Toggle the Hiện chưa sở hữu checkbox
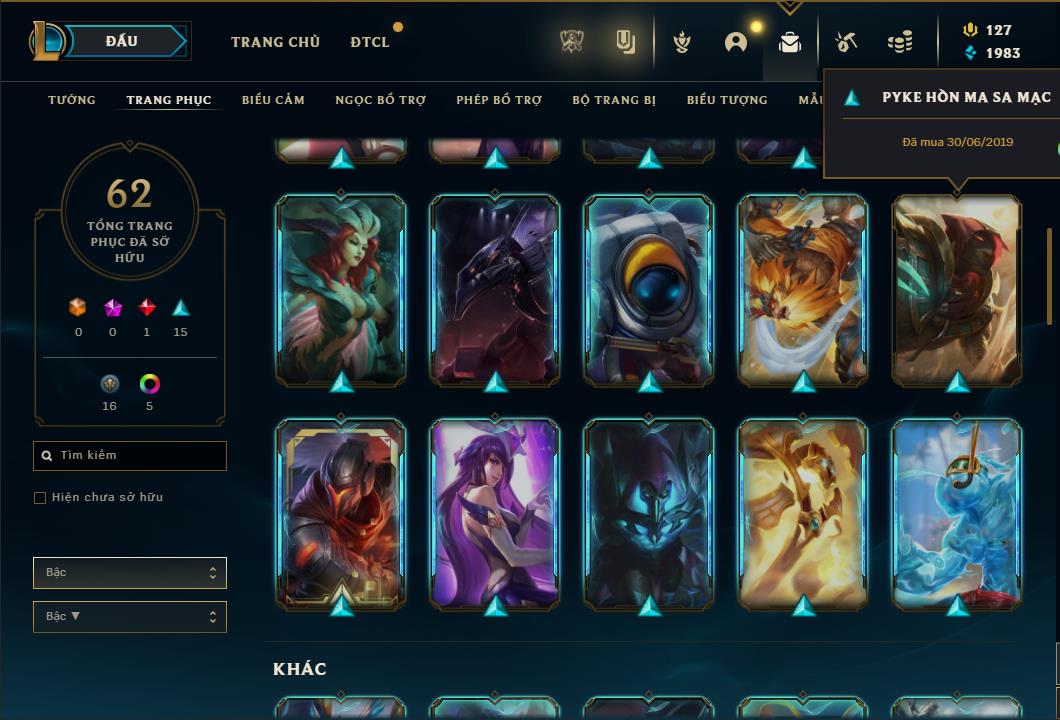The height and width of the screenshot is (720, 1060). (40, 498)
